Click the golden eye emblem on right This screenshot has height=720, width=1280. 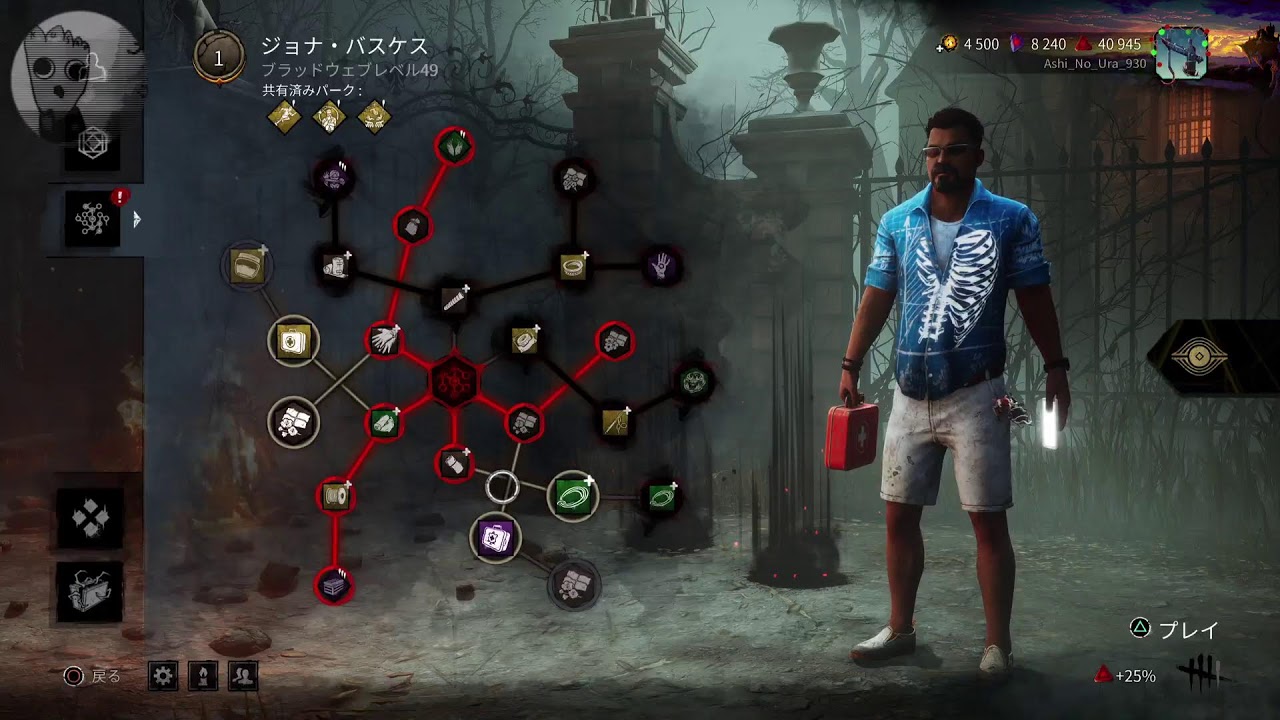coord(1198,357)
